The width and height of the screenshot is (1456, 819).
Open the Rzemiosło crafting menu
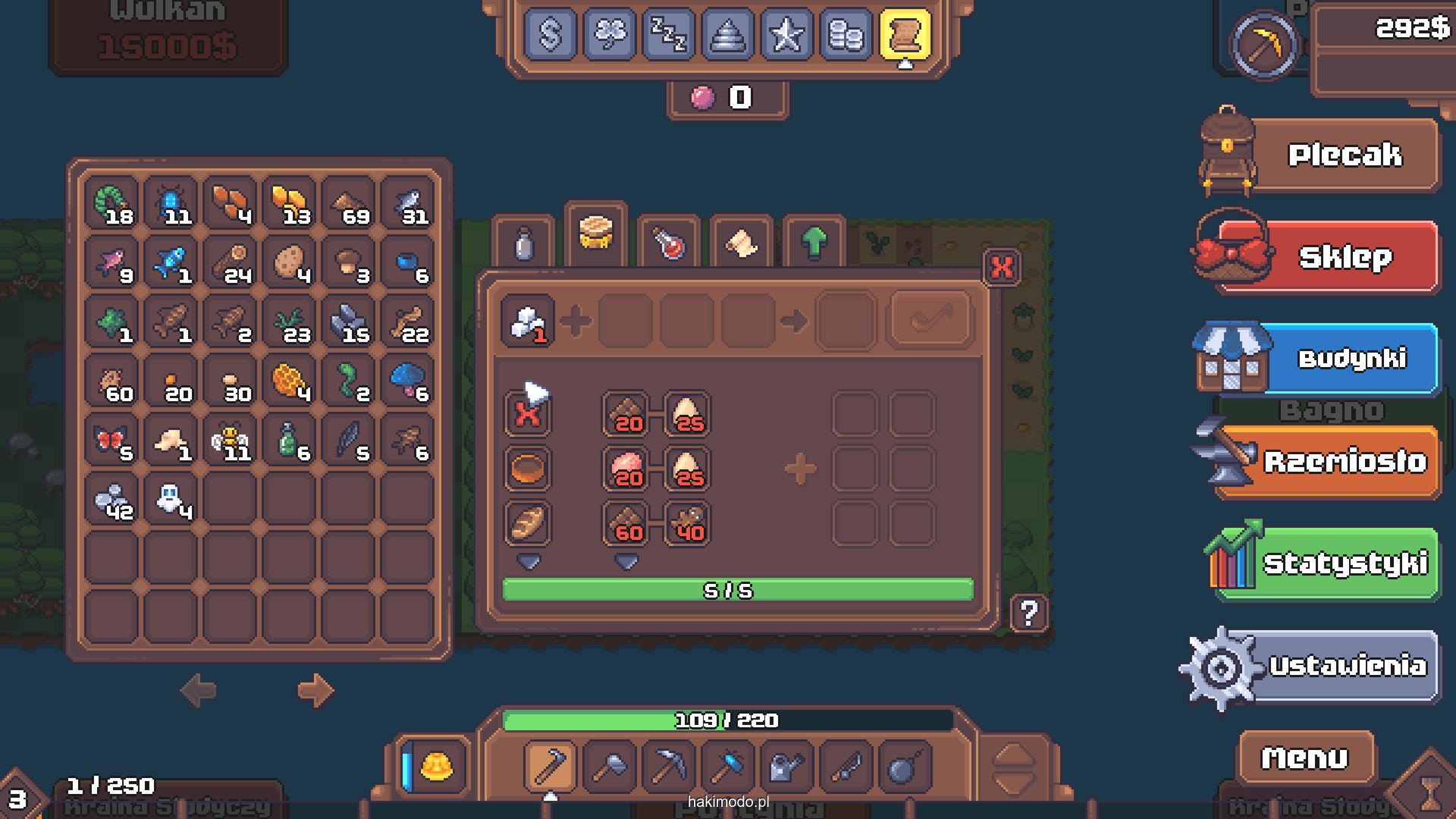click(1343, 461)
